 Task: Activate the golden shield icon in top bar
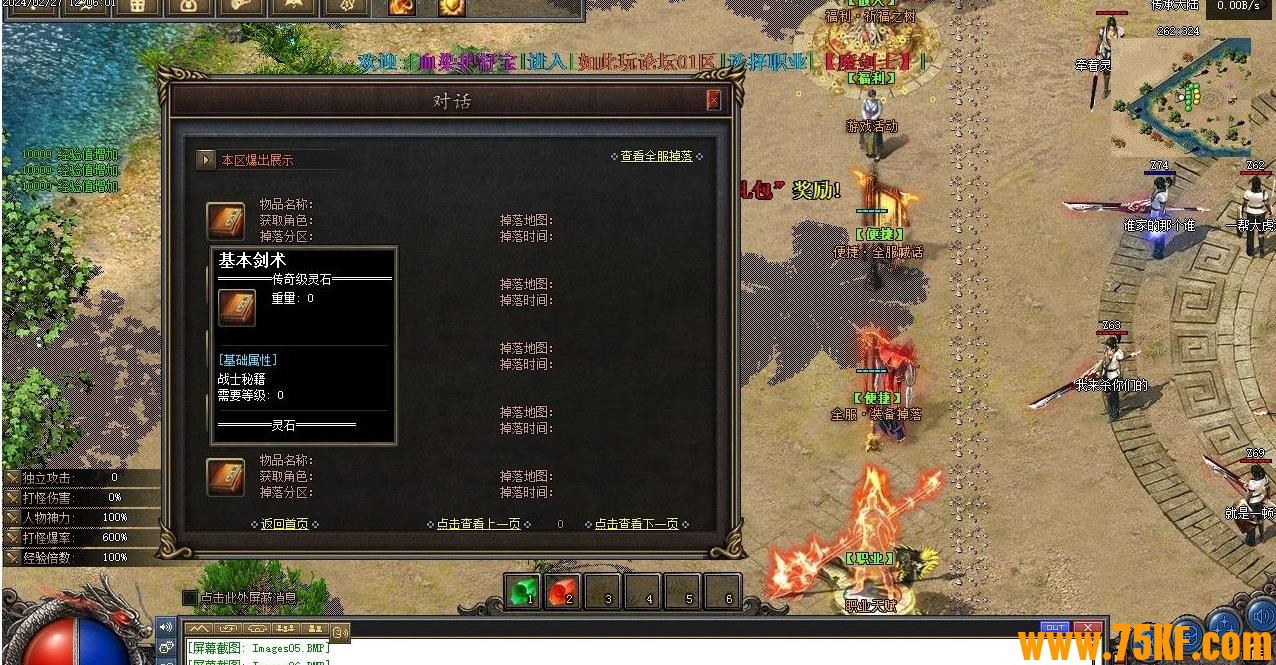point(452,7)
